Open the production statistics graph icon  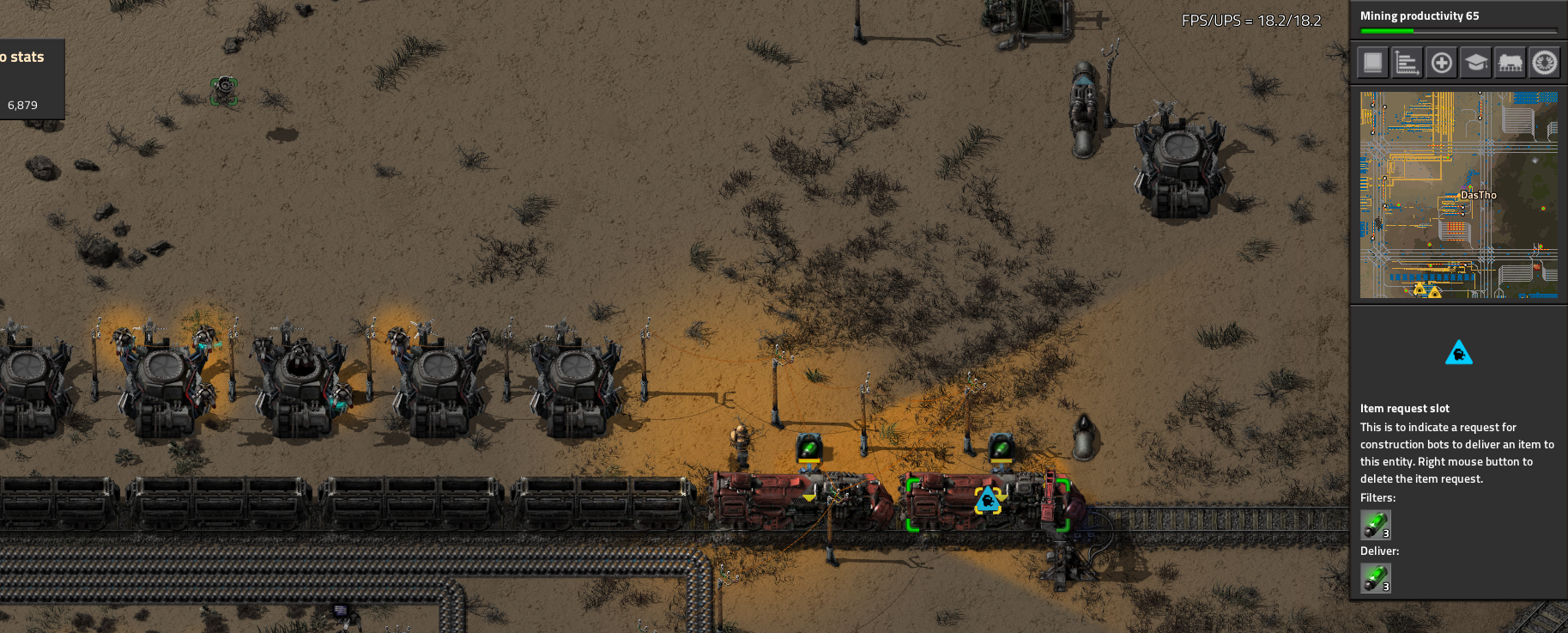point(1407,62)
